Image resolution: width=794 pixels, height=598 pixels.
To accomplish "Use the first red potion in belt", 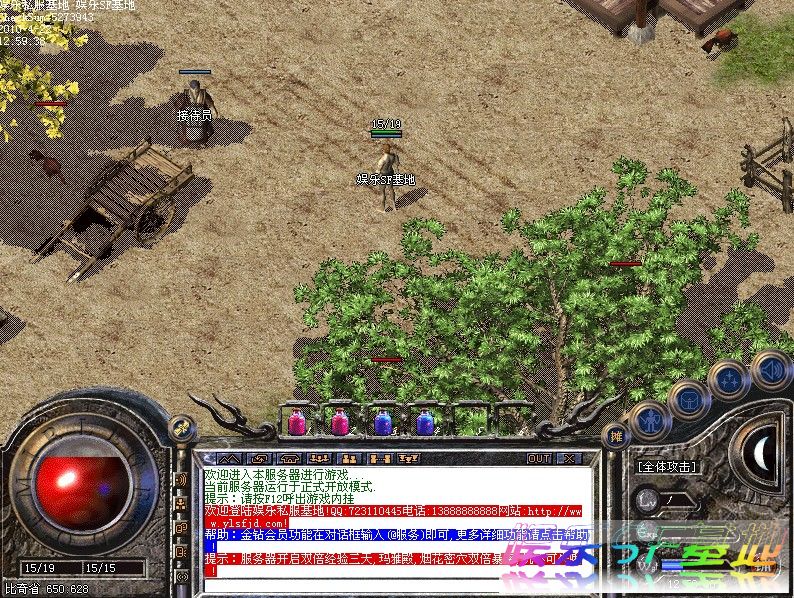I will click(297, 423).
